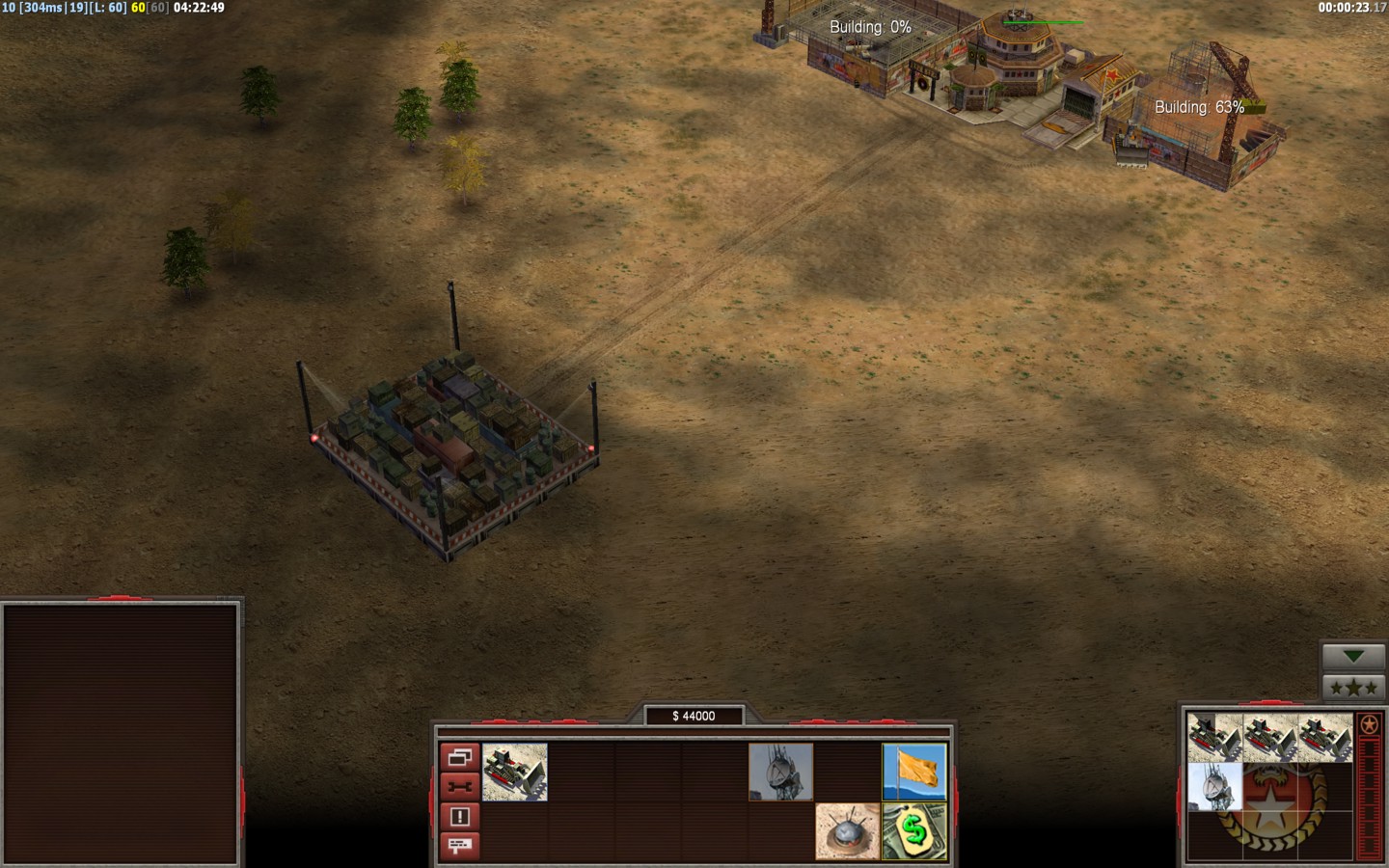Sell the building with dollar tag icon

coord(914,831)
